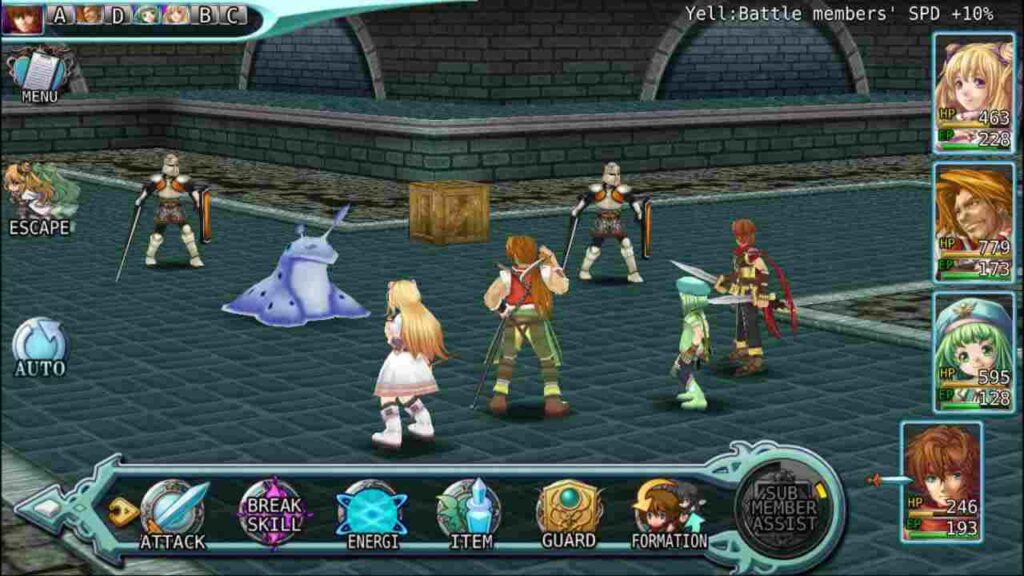Escape from the battle
This screenshot has height=576, width=1024.
click(x=40, y=198)
